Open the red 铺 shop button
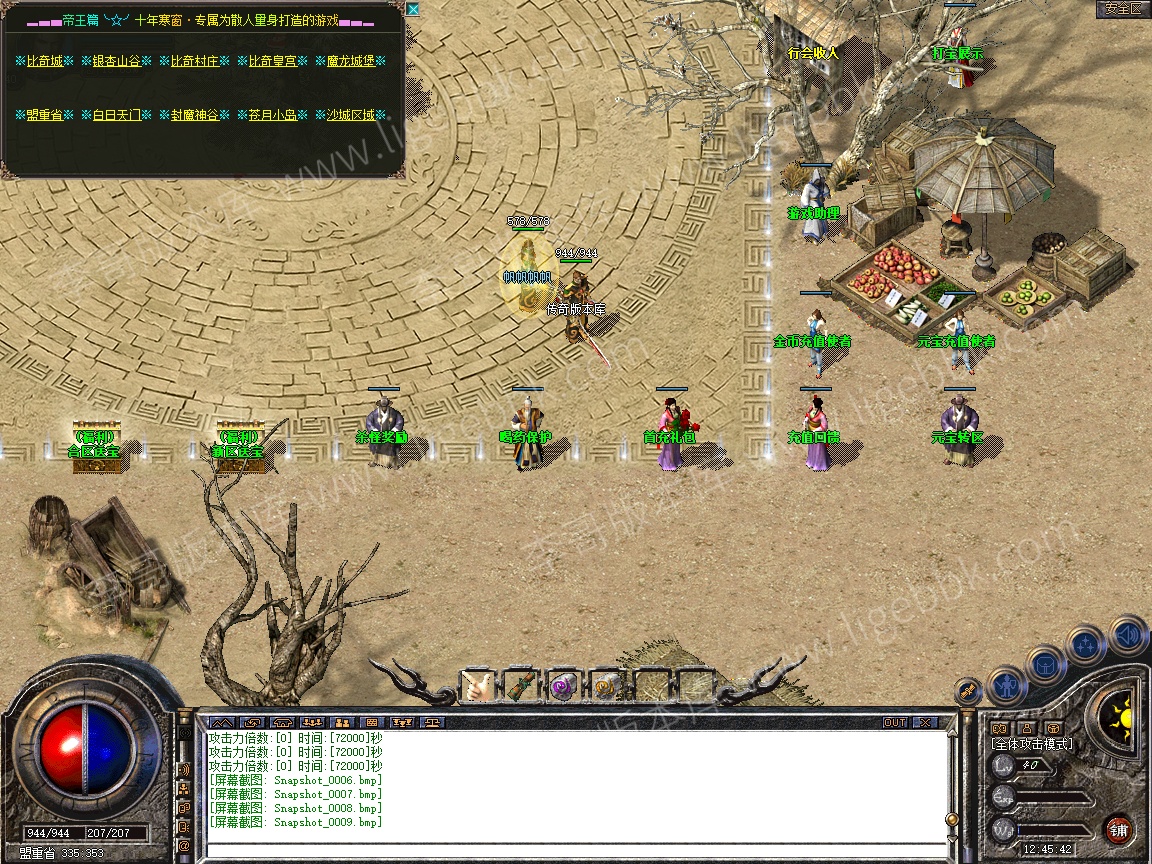 click(x=1118, y=830)
